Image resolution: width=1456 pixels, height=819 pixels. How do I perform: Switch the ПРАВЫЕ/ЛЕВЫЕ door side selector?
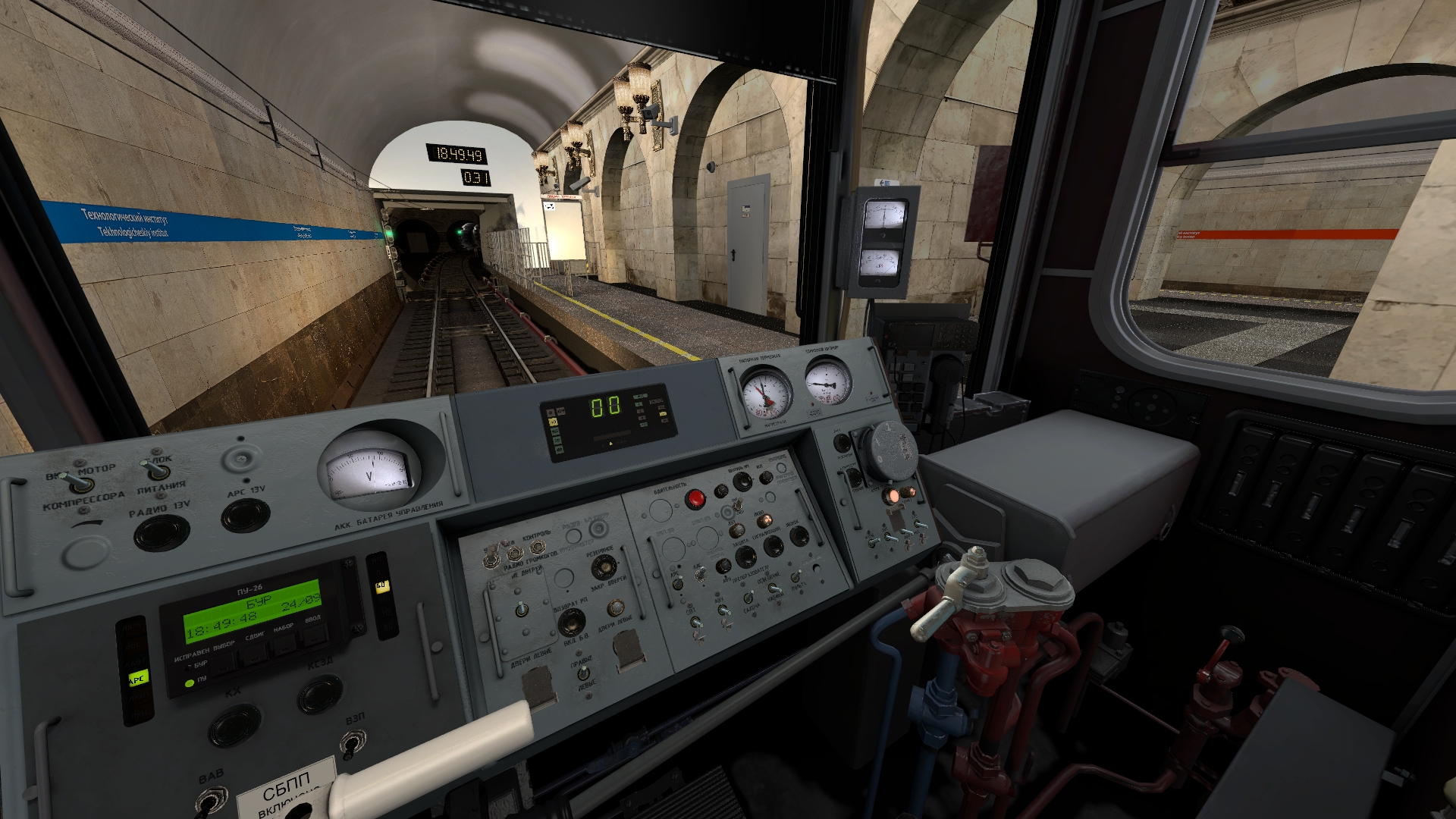pyautogui.click(x=582, y=673)
